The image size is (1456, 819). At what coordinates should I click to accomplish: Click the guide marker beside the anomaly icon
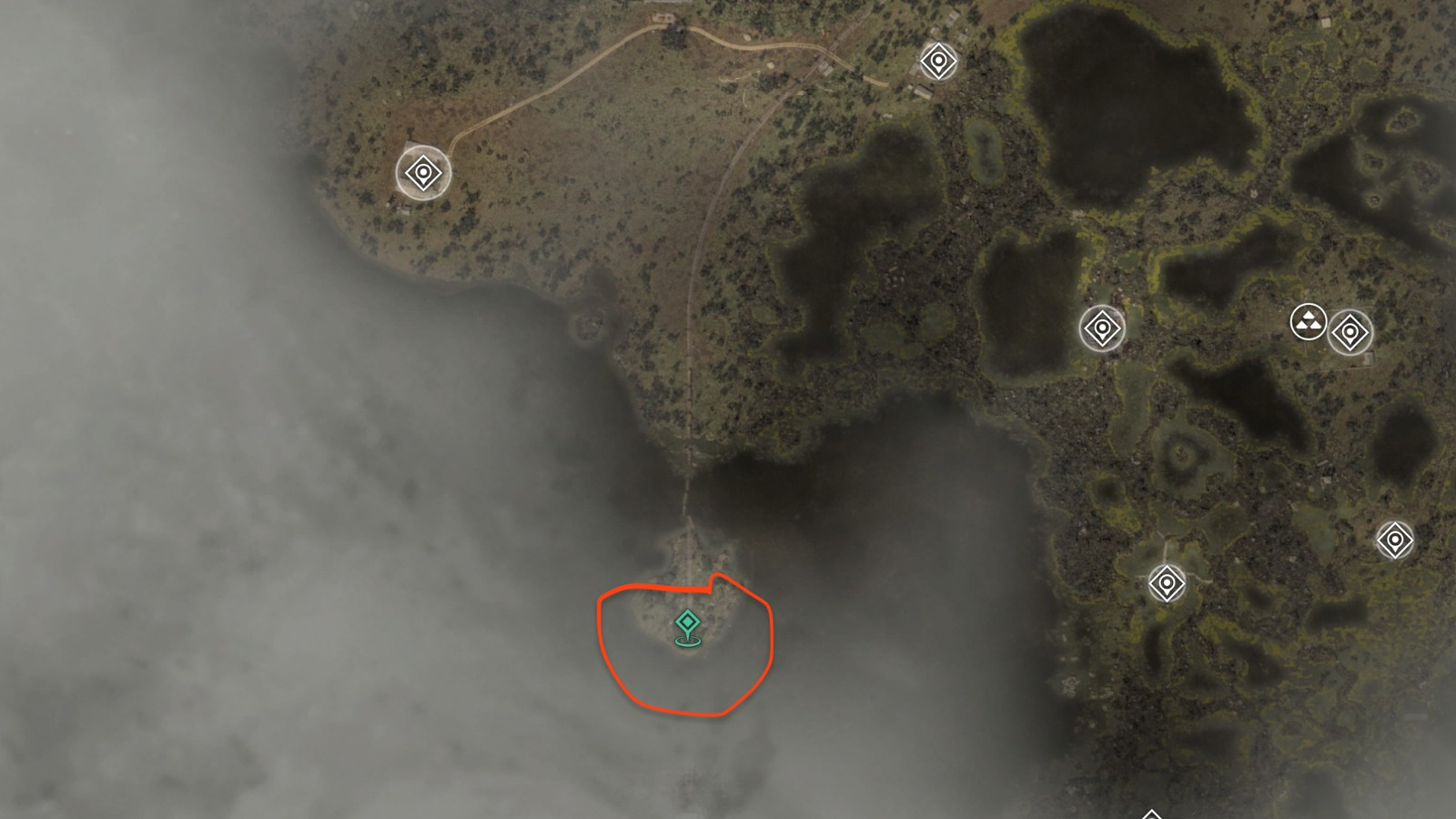tap(1350, 334)
